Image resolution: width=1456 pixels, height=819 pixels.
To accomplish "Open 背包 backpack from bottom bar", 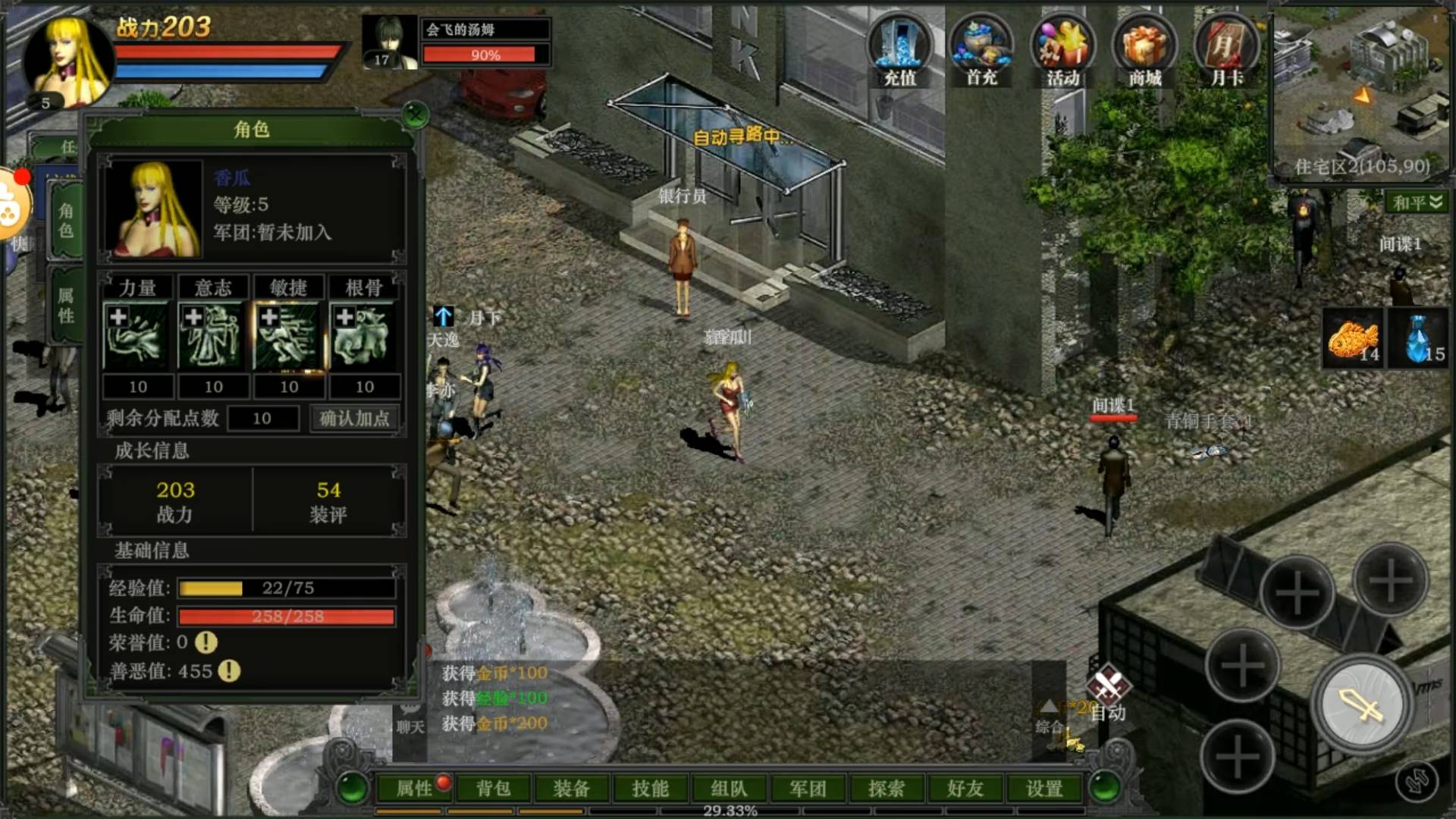I will tap(493, 789).
